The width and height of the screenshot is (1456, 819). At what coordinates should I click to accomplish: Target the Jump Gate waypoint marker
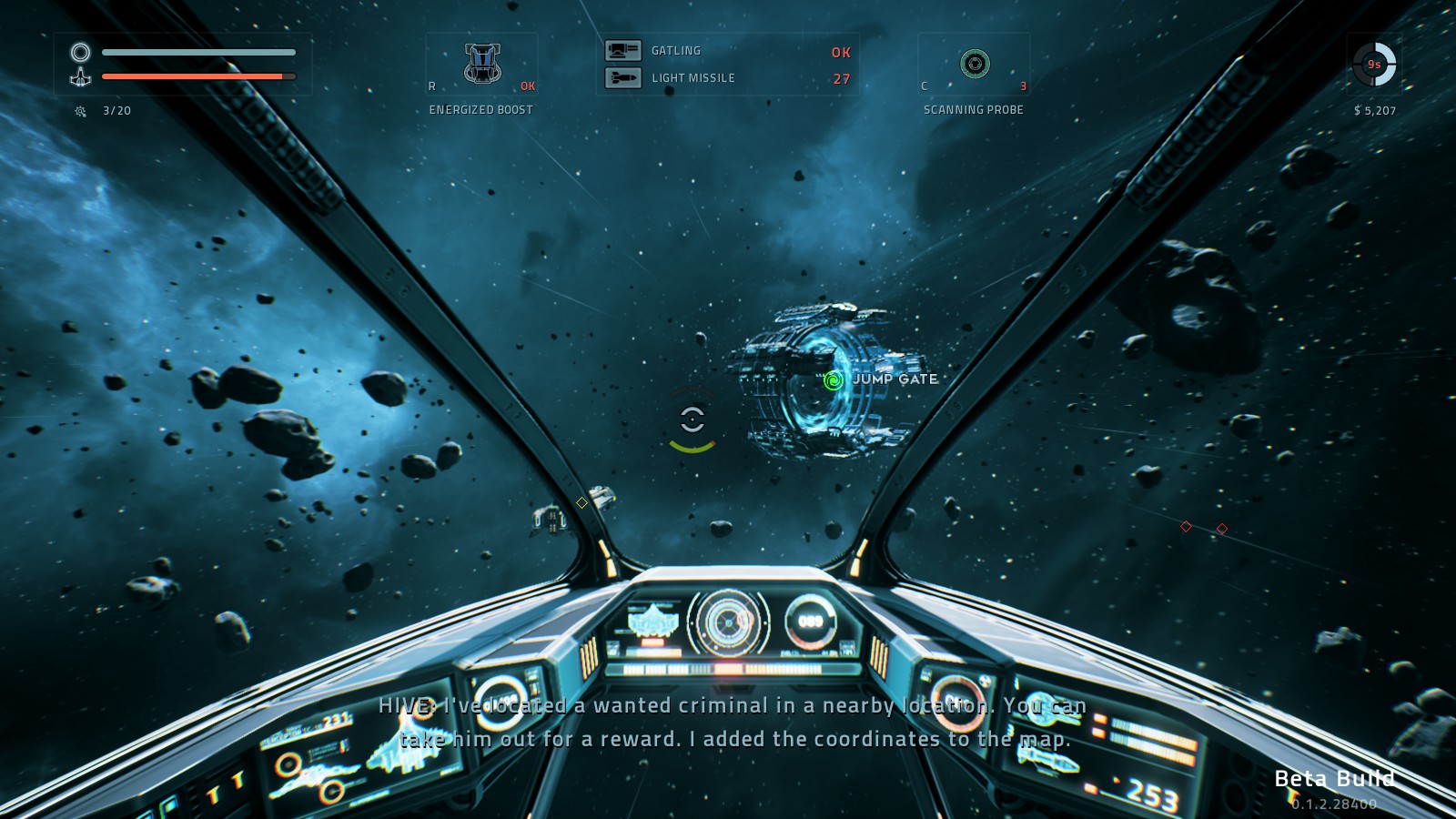pos(833,380)
